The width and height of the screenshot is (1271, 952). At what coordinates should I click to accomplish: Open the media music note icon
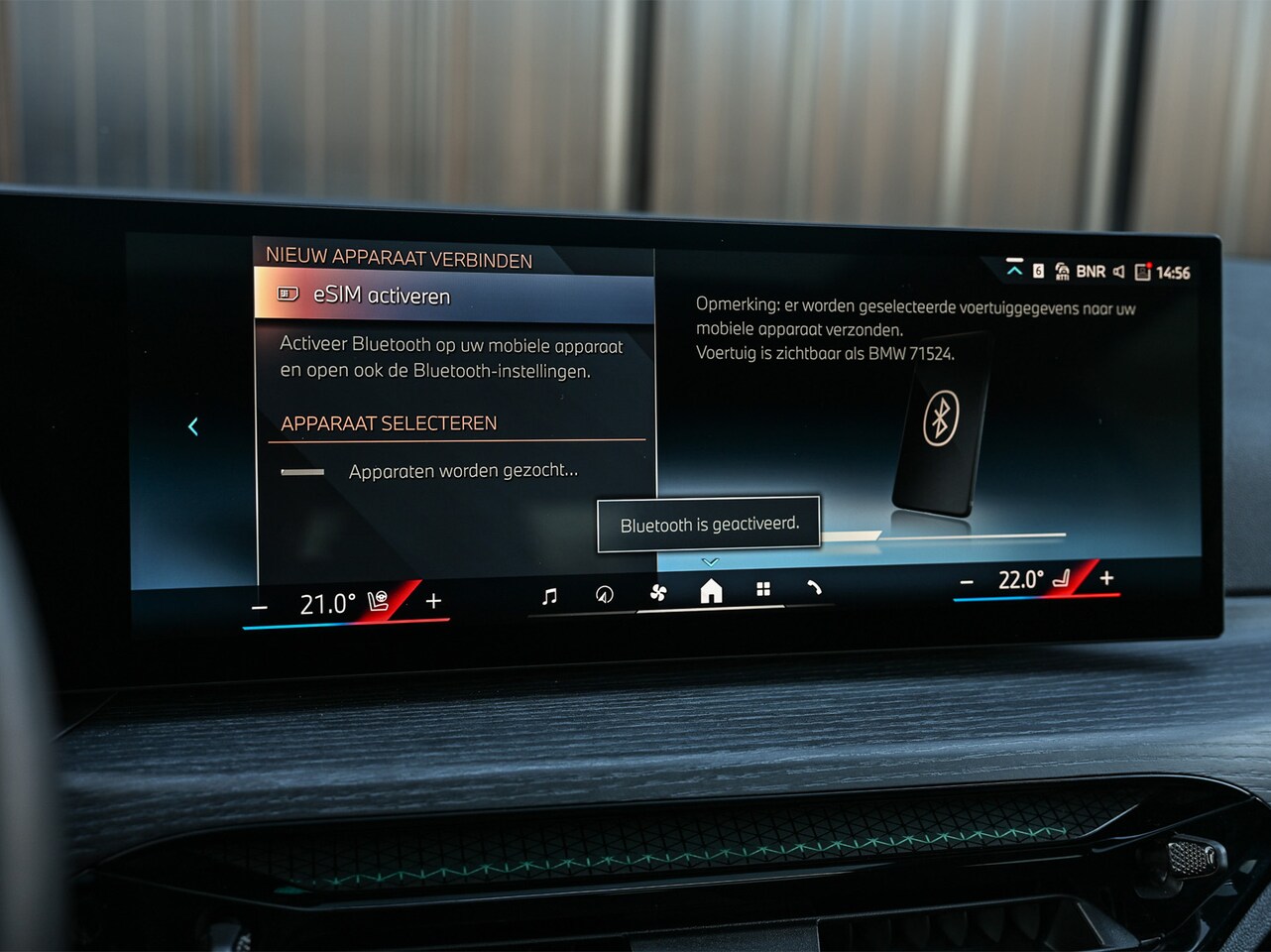tap(549, 595)
